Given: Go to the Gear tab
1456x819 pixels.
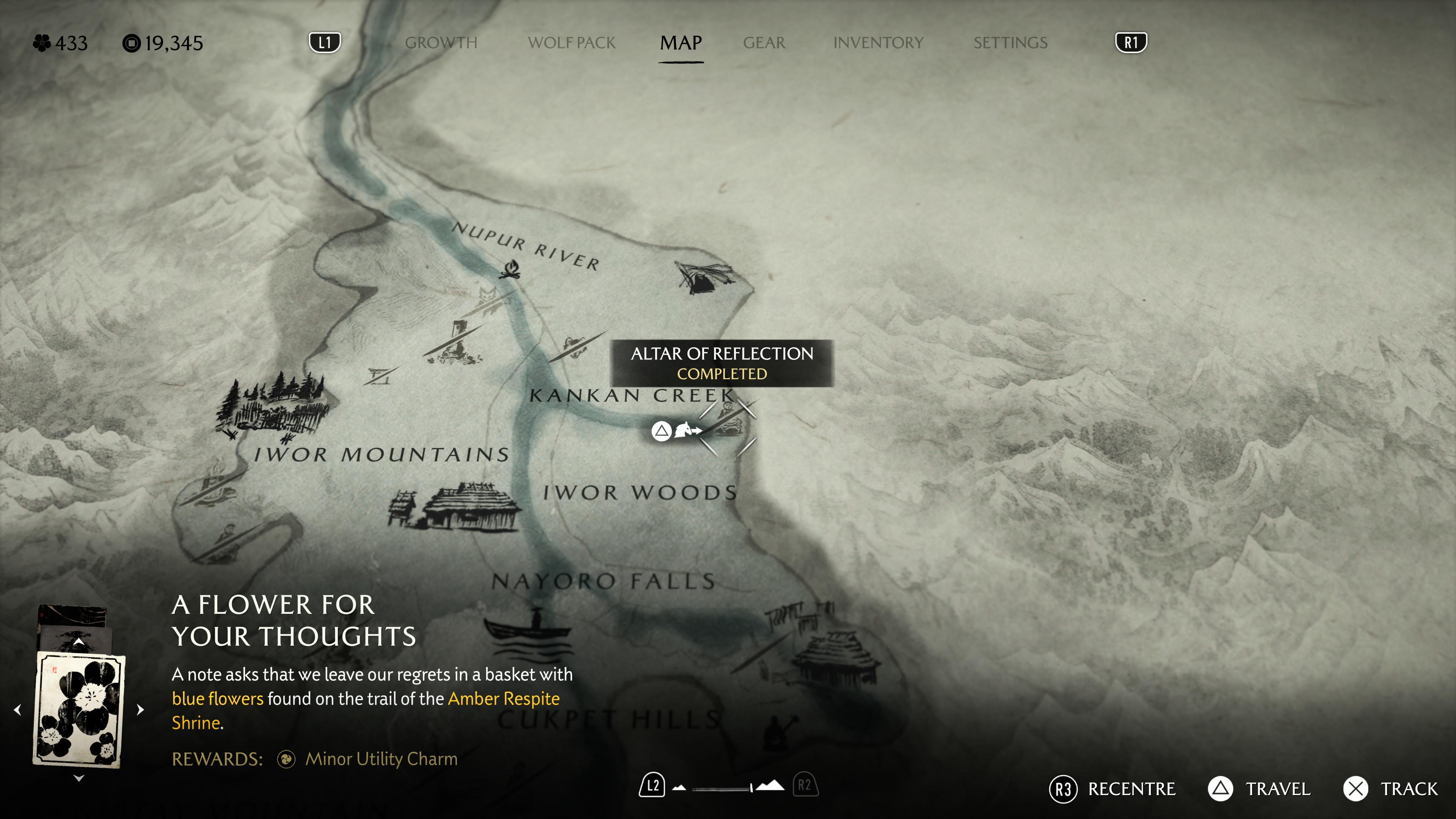Looking at the screenshot, I should pos(764,43).
